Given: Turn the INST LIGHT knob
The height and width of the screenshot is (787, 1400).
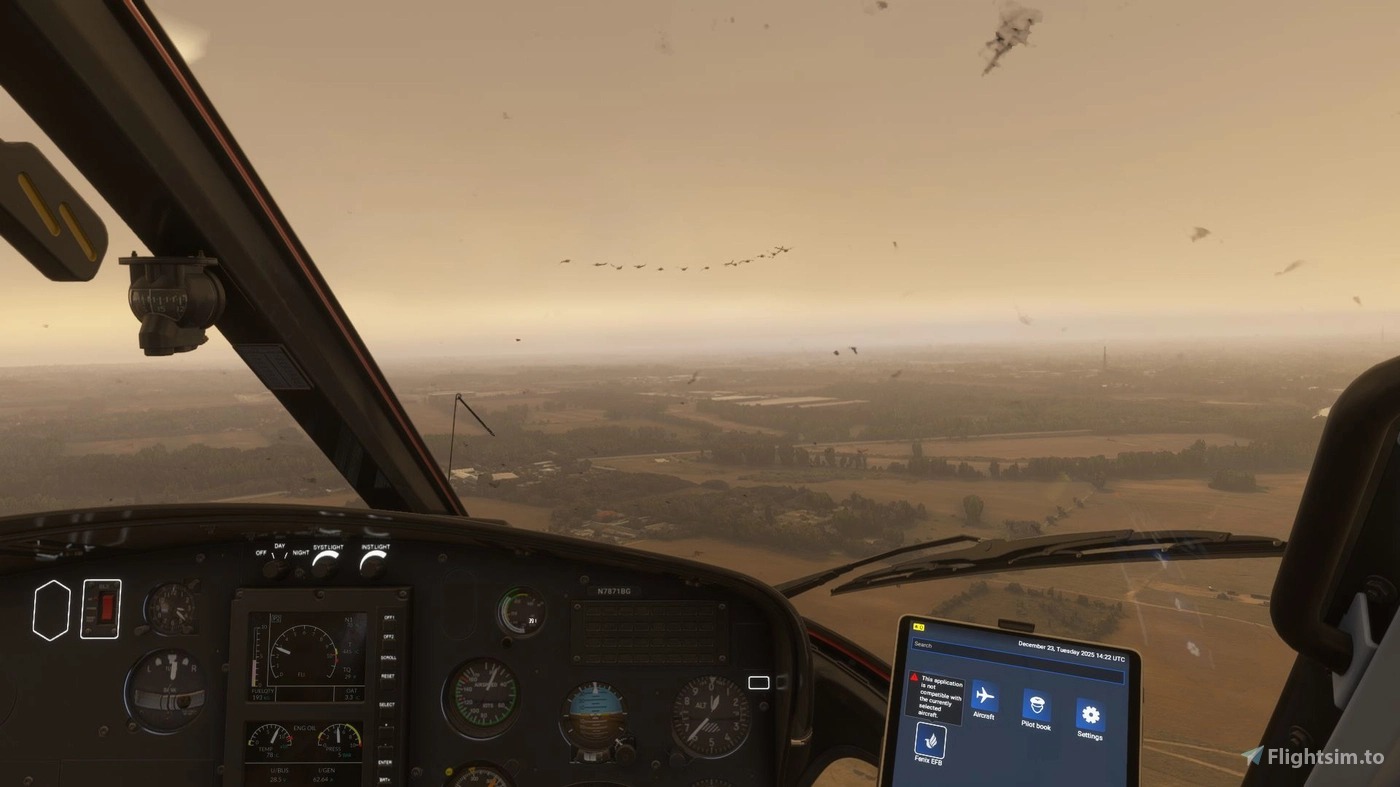Looking at the screenshot, I should click(373, 565).
